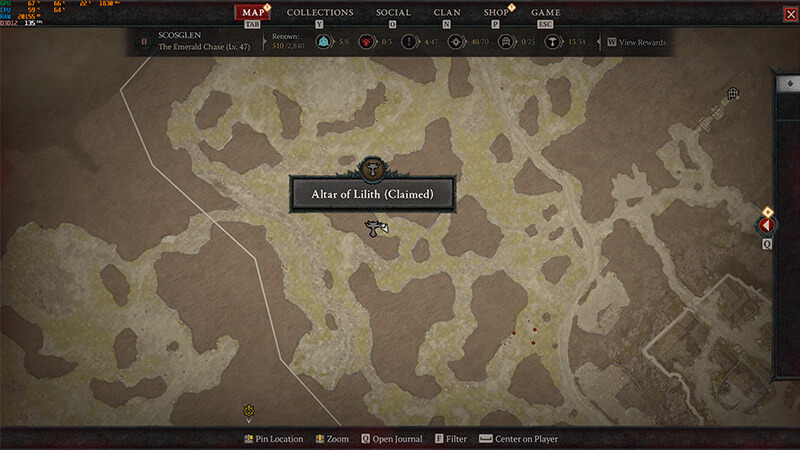Click the dungeon gate marker on the map
Screen dimensions: 800x450
733,94
